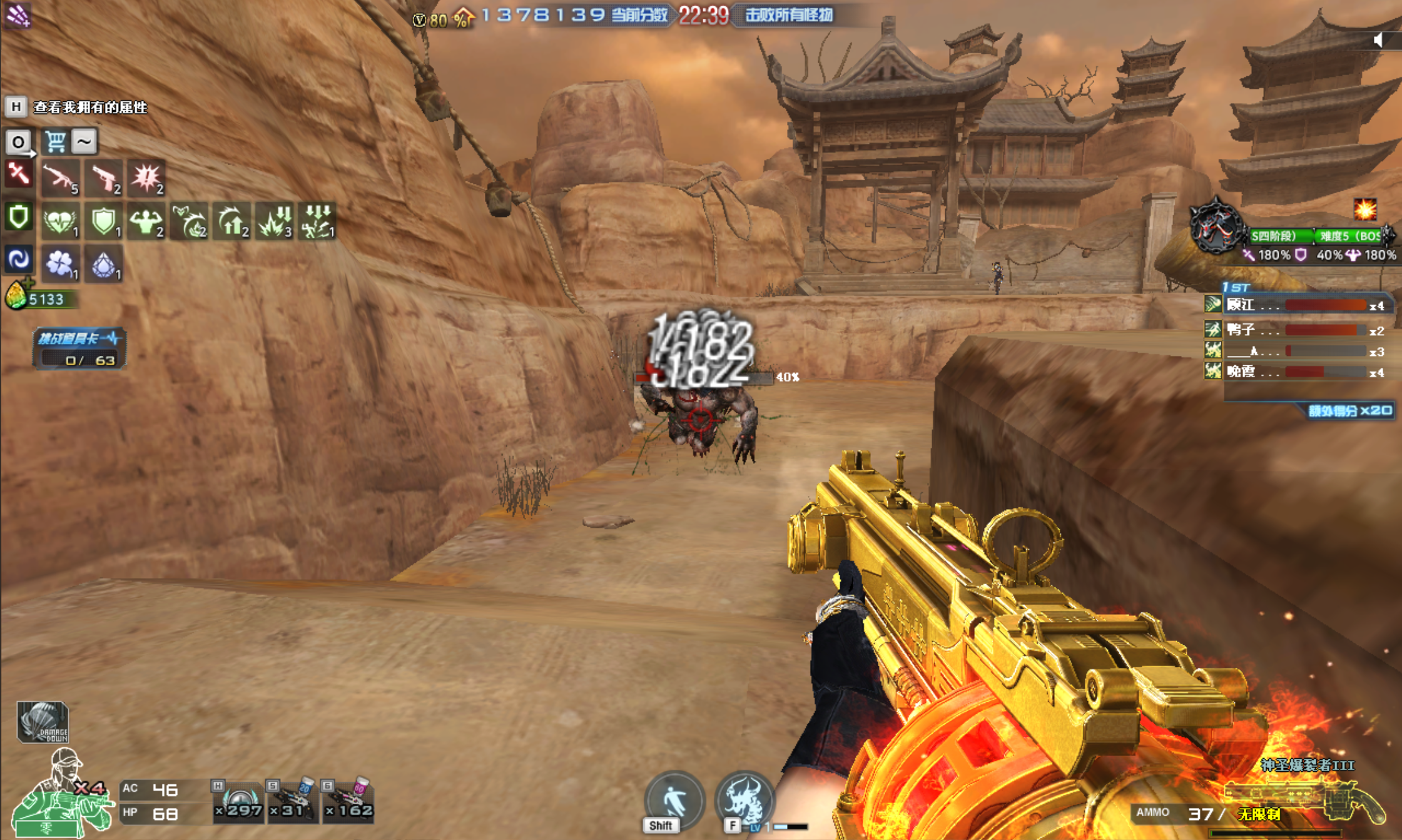Click the four-leaf clover attribute icon
This screenshot has height=840, width=1402.
(x=61, y=263)
